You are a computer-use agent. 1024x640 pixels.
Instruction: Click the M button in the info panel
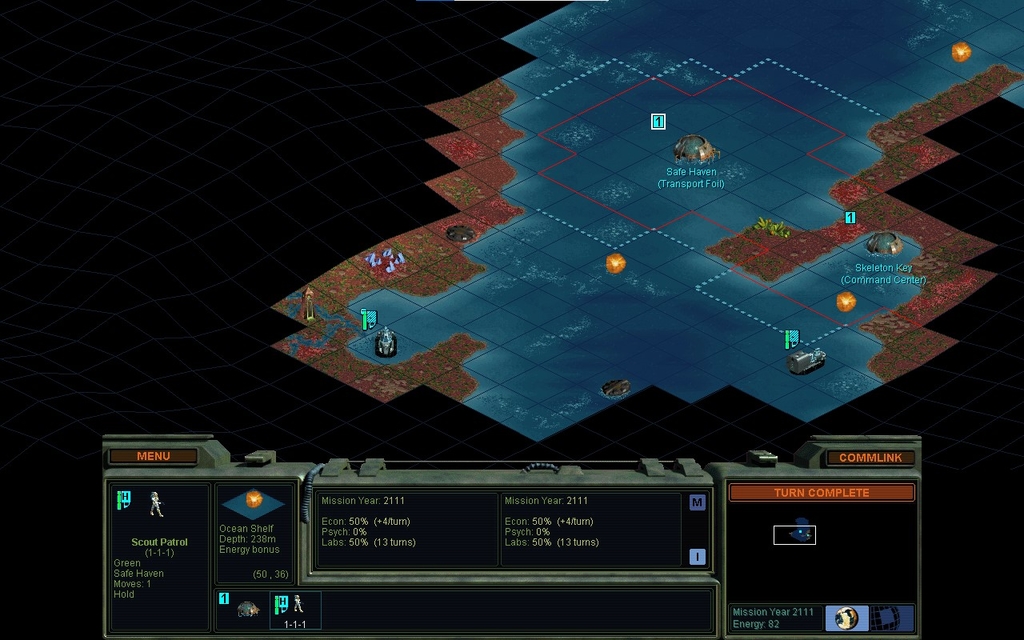pos(697,503)
